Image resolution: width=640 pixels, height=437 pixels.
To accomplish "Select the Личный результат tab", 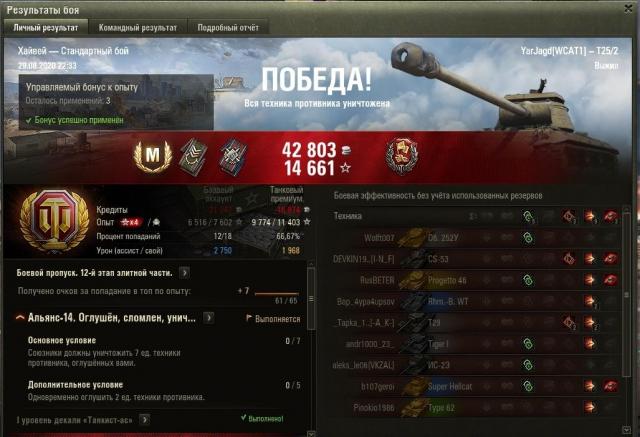I will (x=49, y=27).
